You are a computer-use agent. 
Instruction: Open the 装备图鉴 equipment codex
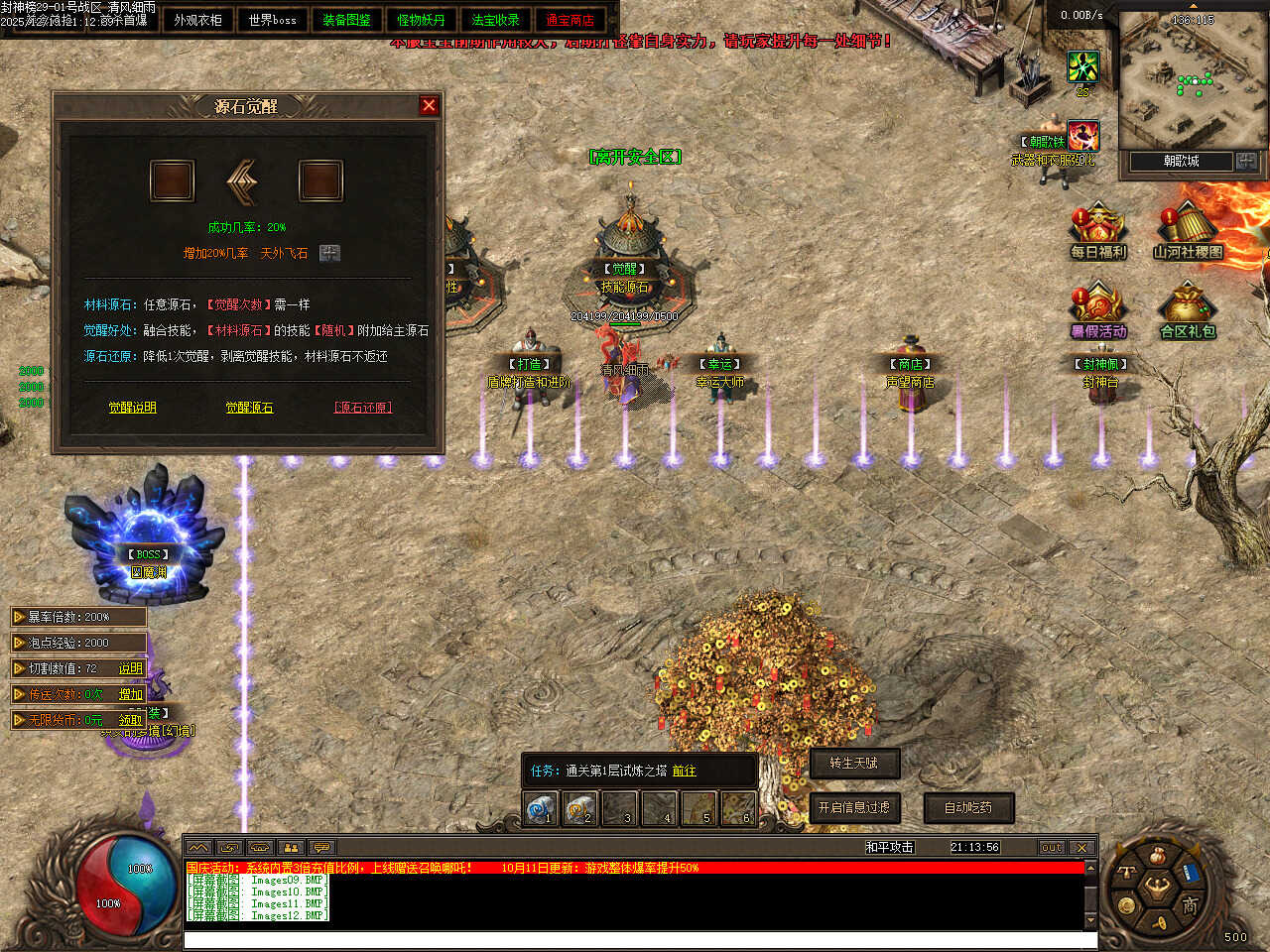pyautogui.click(x=346, y=20)
